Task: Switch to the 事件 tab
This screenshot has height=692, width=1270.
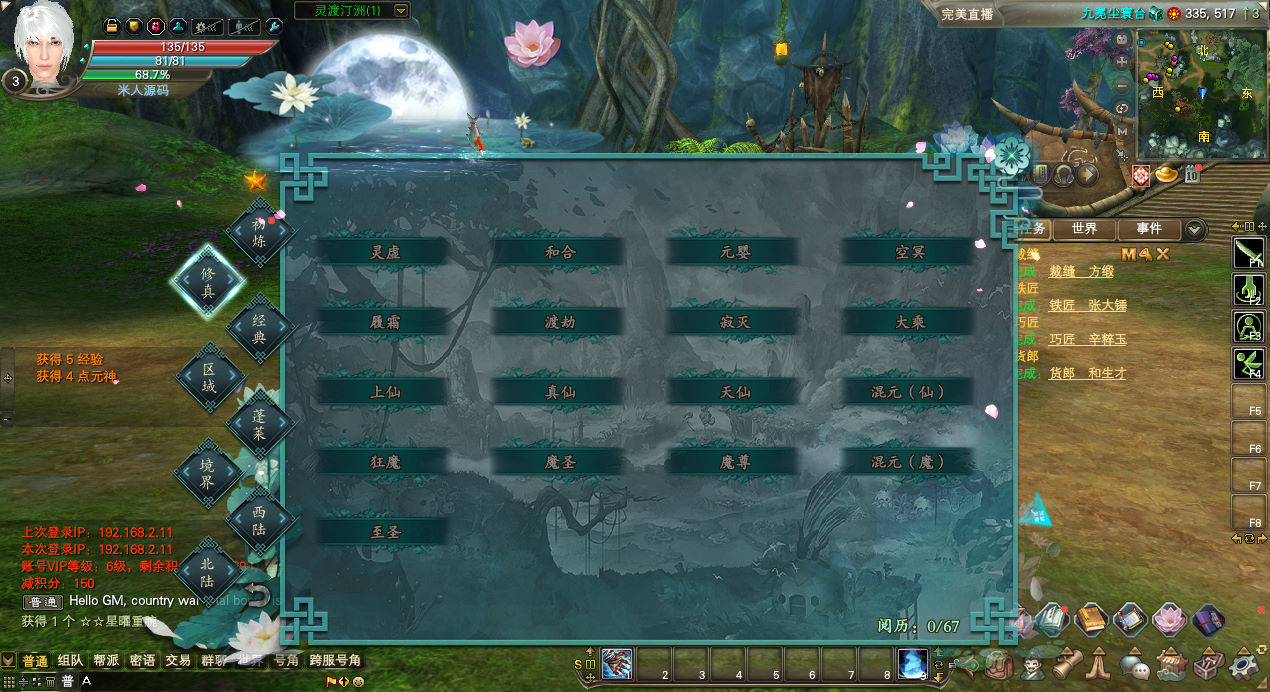Action: pyautogui.click(x=1149, y=229)
